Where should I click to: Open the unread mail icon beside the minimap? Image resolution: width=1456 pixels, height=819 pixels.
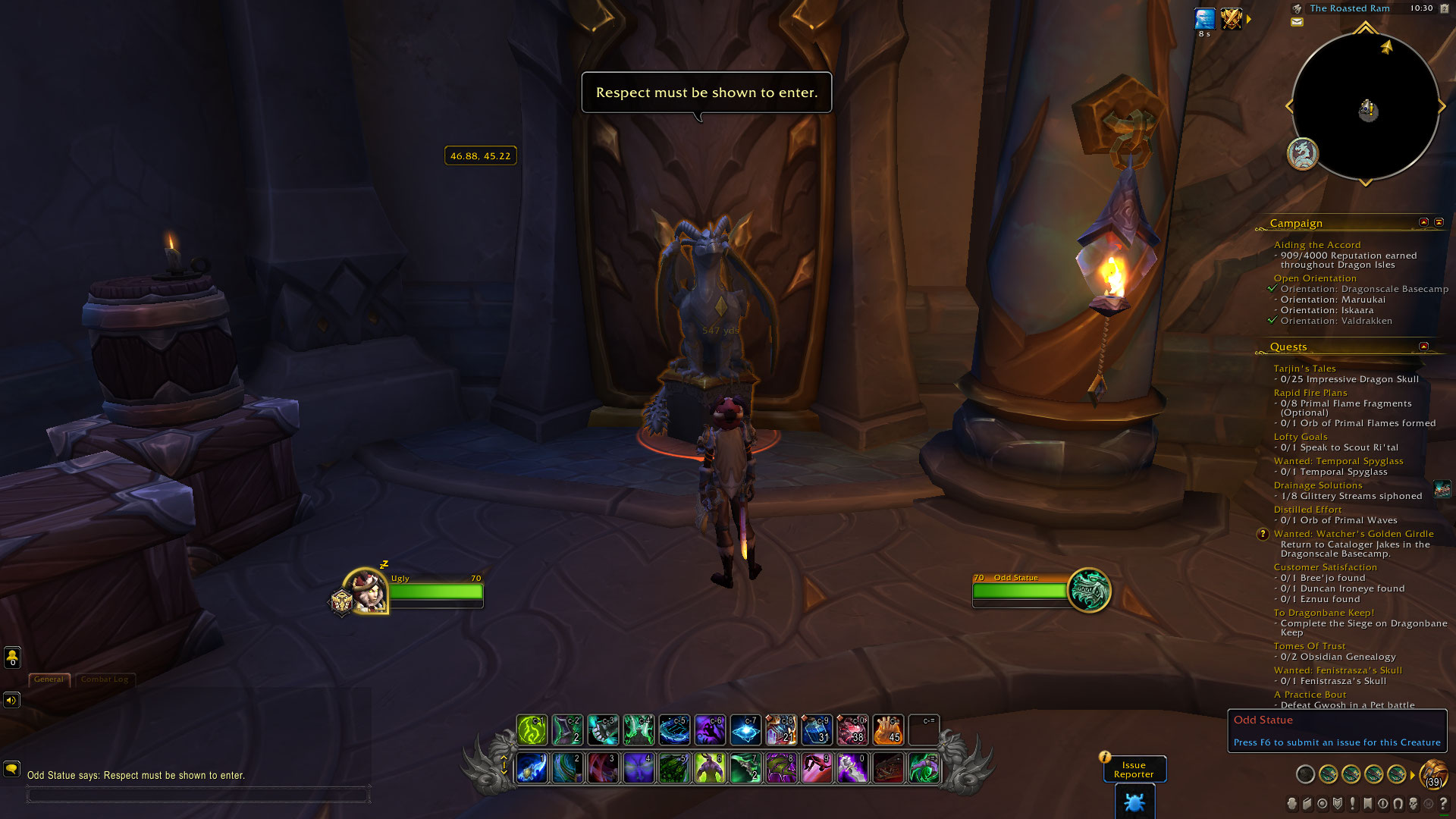click(x=1298, y=20)
